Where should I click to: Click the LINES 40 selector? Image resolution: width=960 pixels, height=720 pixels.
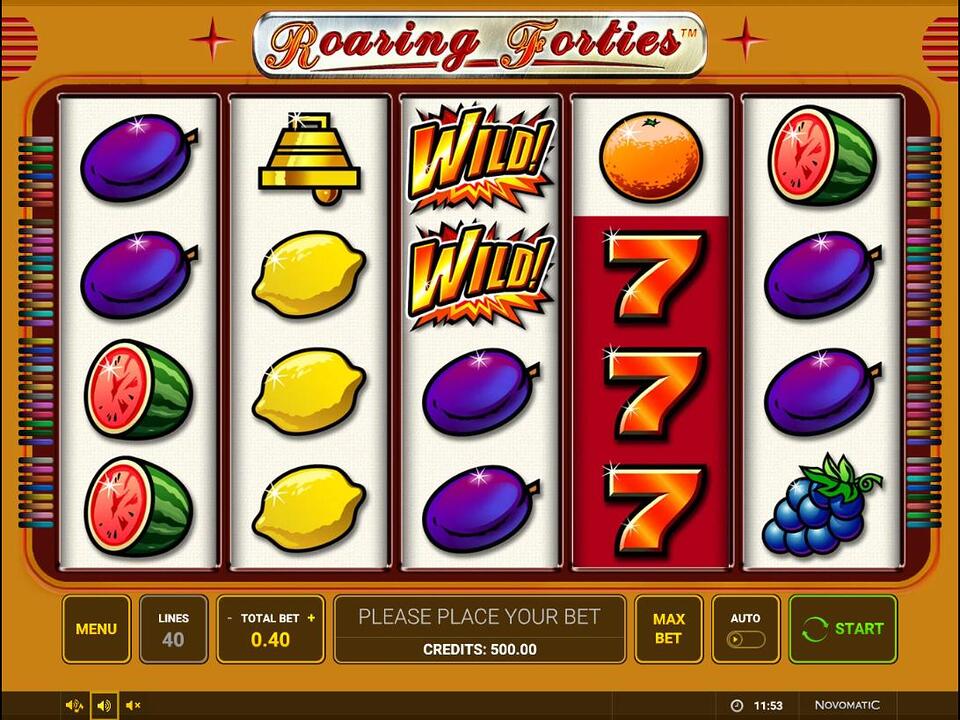tap(173, 629)
